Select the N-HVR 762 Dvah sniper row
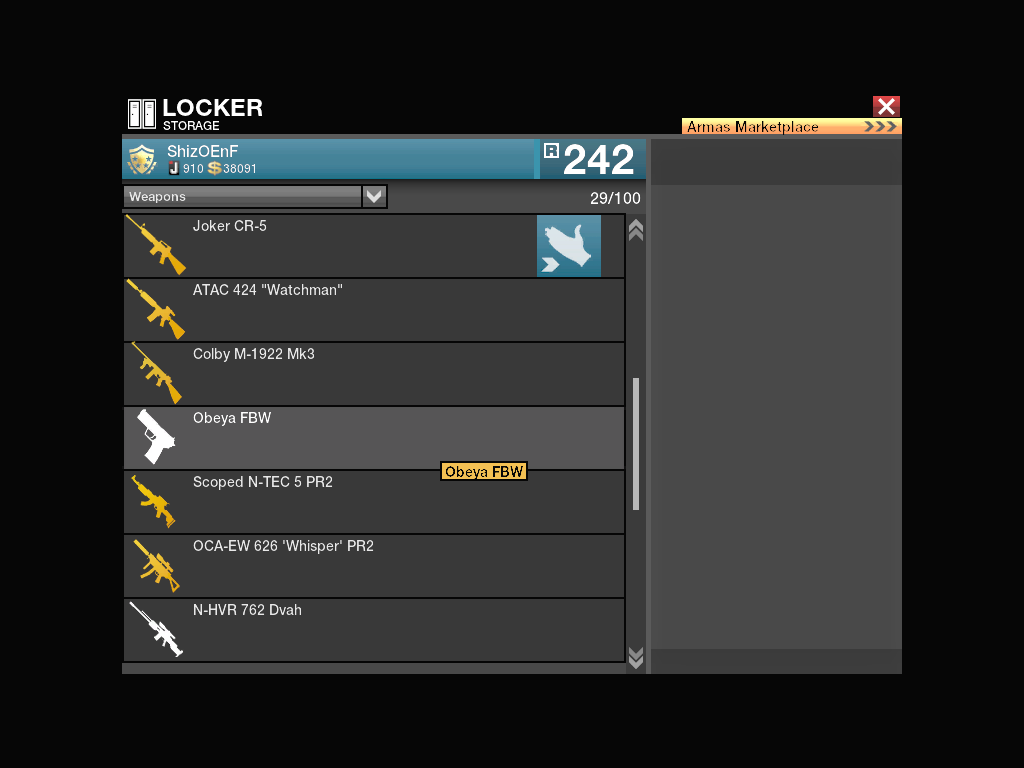This screenshot has width=1024, height=768. click(374, 630)
